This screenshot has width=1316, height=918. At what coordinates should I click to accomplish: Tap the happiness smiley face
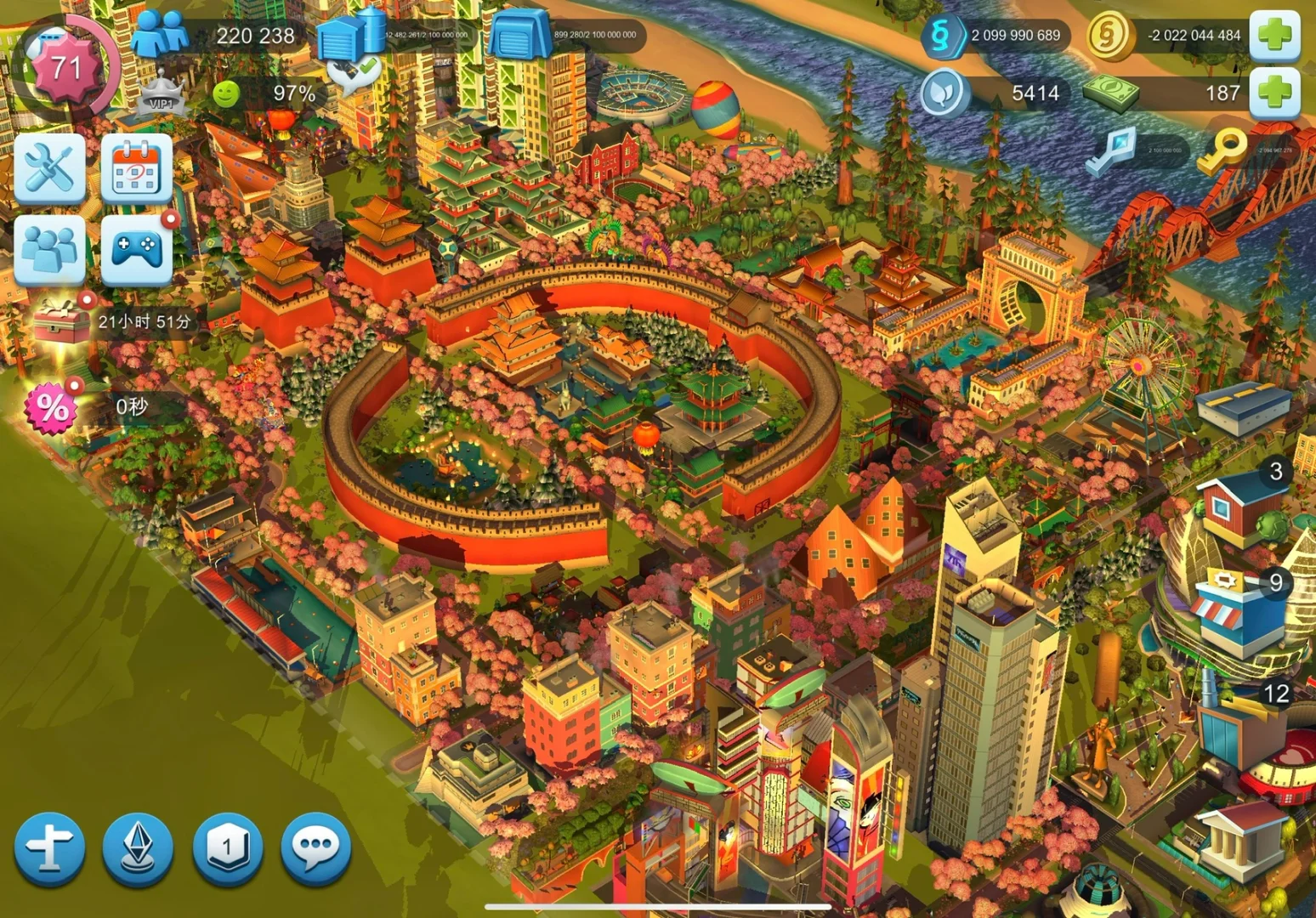[x=225, y=93]
